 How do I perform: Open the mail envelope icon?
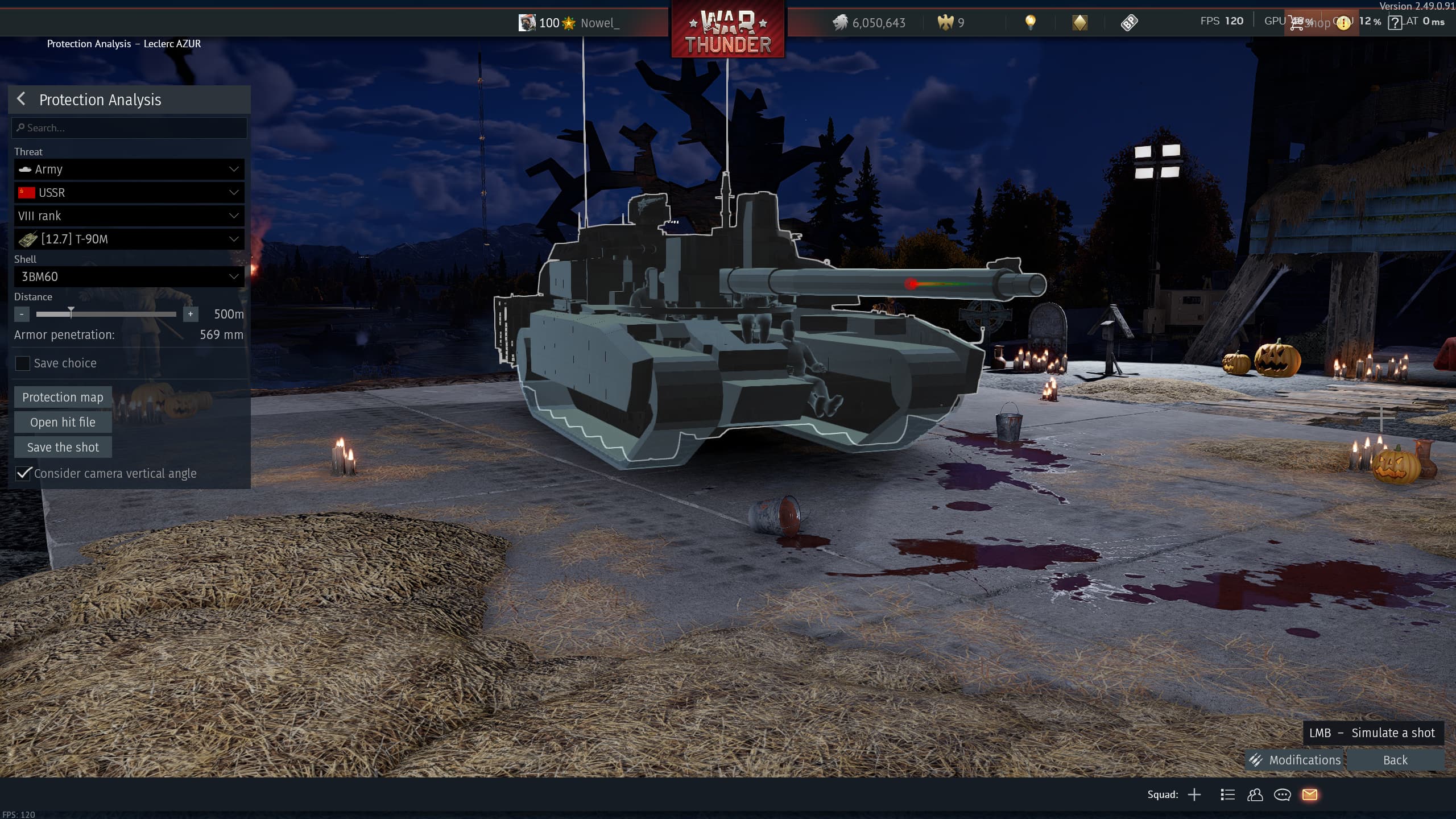[1310, 795]
